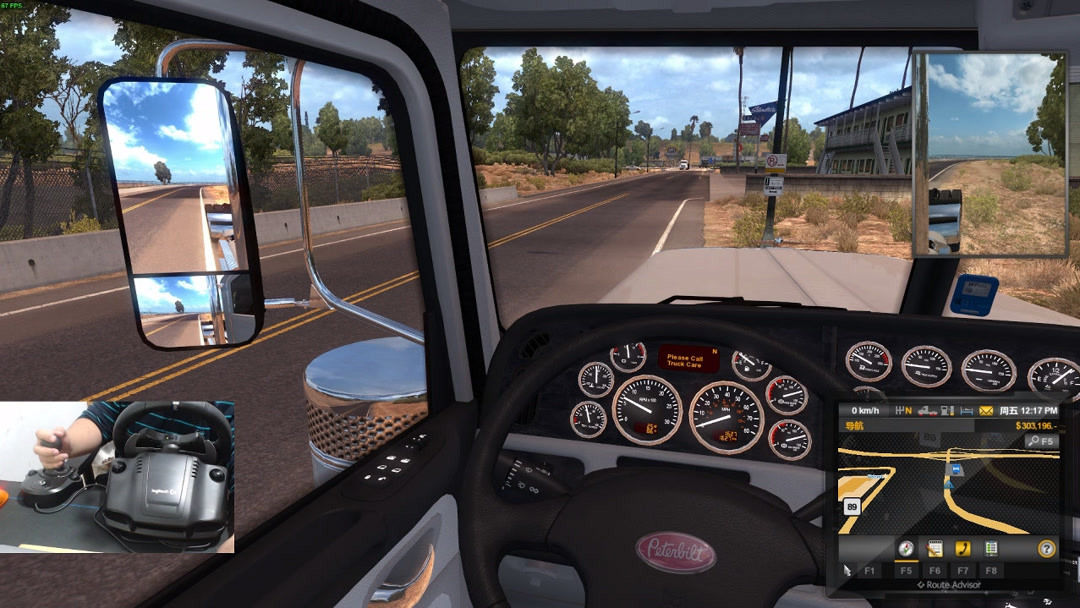This screenshot has width=1080, height=608.
Task: Switch to the job notepad tab
Action: coord(935,548)
